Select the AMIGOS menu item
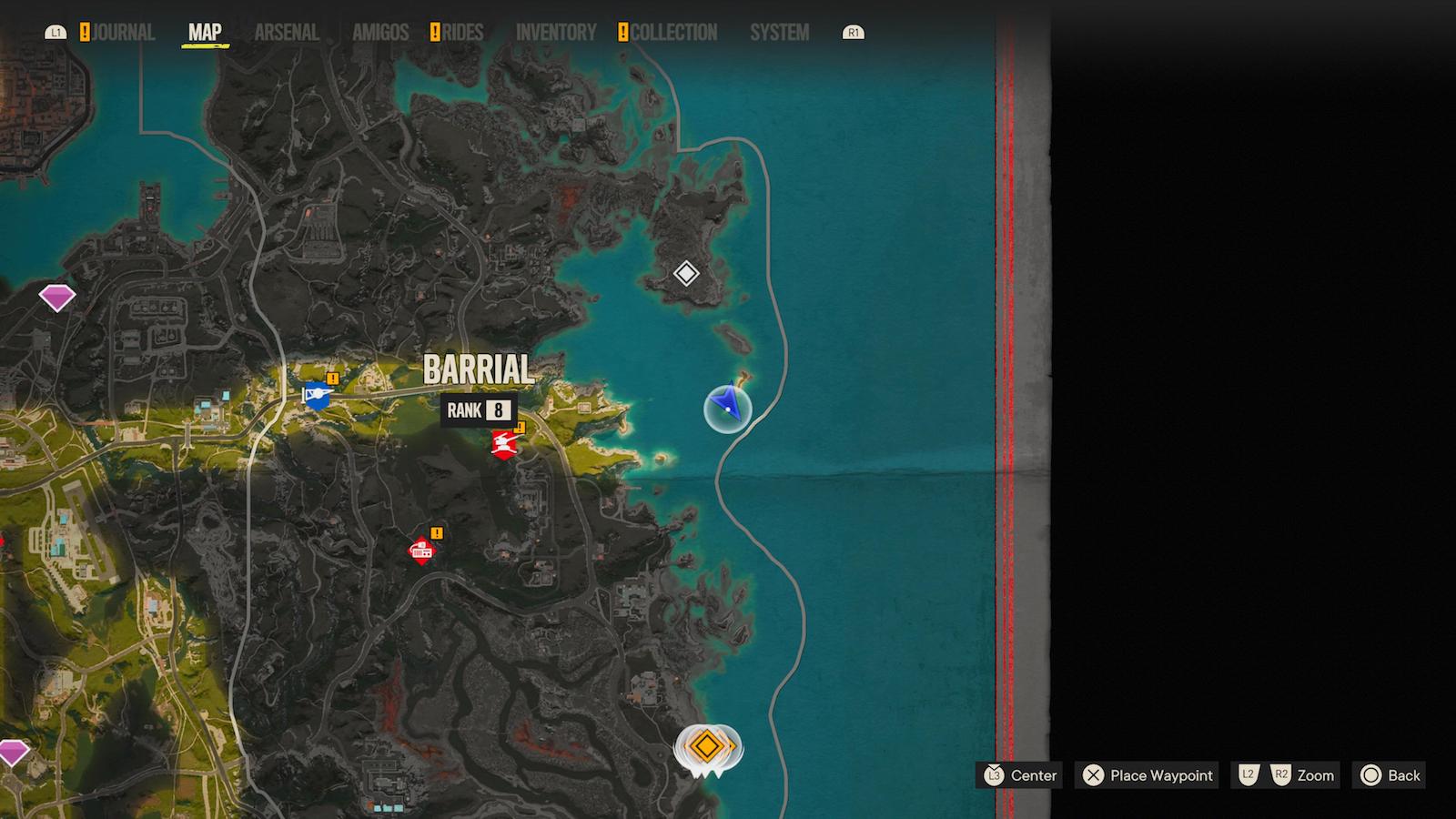 379,30
